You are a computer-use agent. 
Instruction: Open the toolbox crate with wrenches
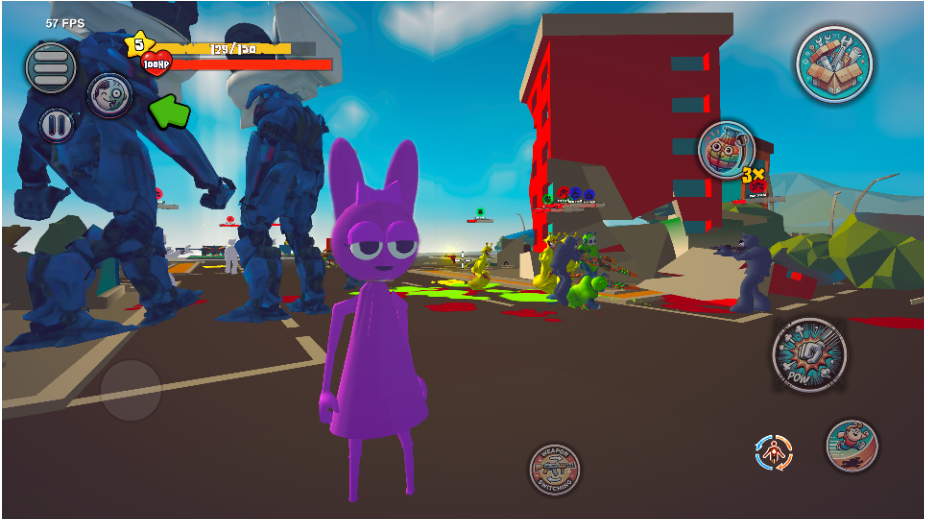(834, 63)
